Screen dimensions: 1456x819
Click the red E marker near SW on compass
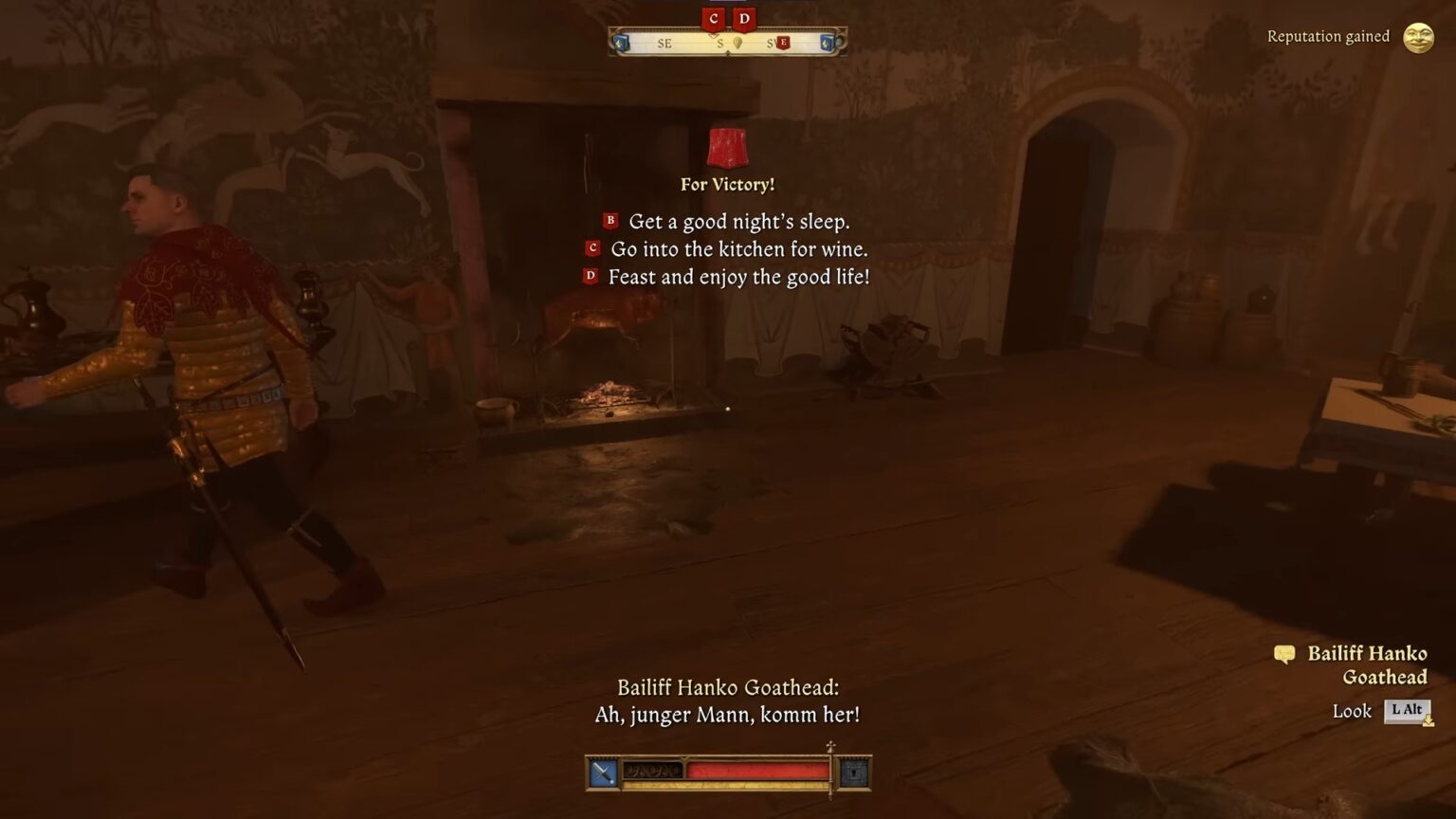[x=786, y=43]
